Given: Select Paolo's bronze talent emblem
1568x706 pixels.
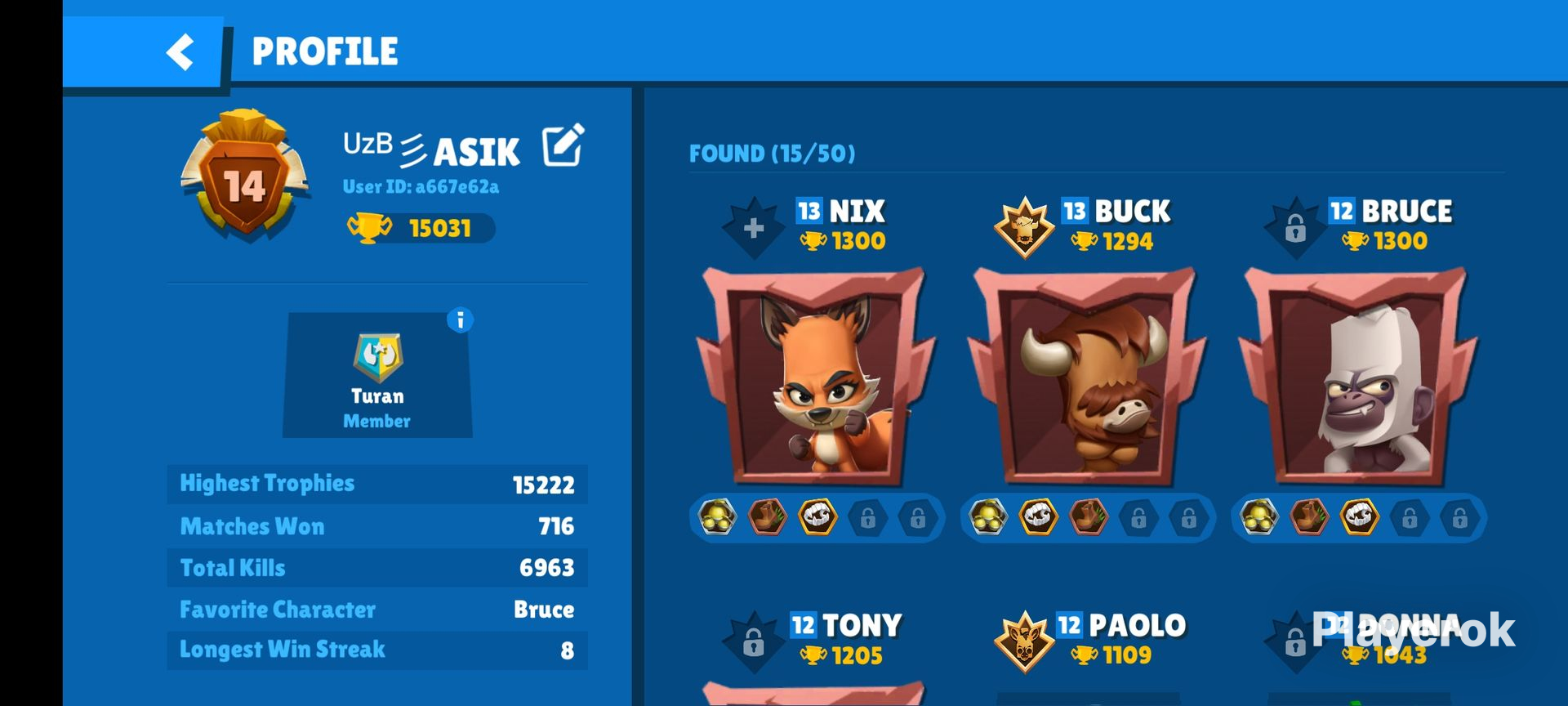Looking at the screenshot, I should coord(1023,641).
